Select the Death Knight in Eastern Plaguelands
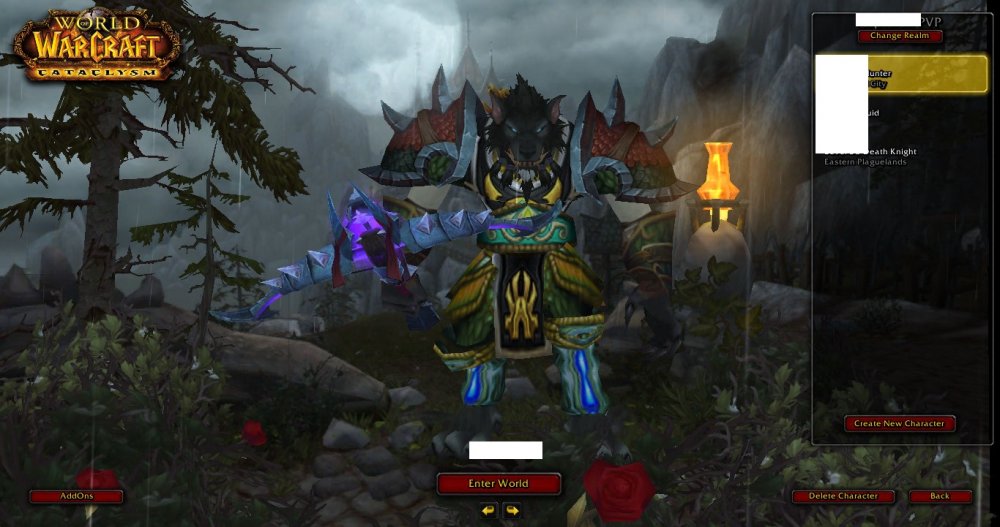 click(x=900, y=156)
